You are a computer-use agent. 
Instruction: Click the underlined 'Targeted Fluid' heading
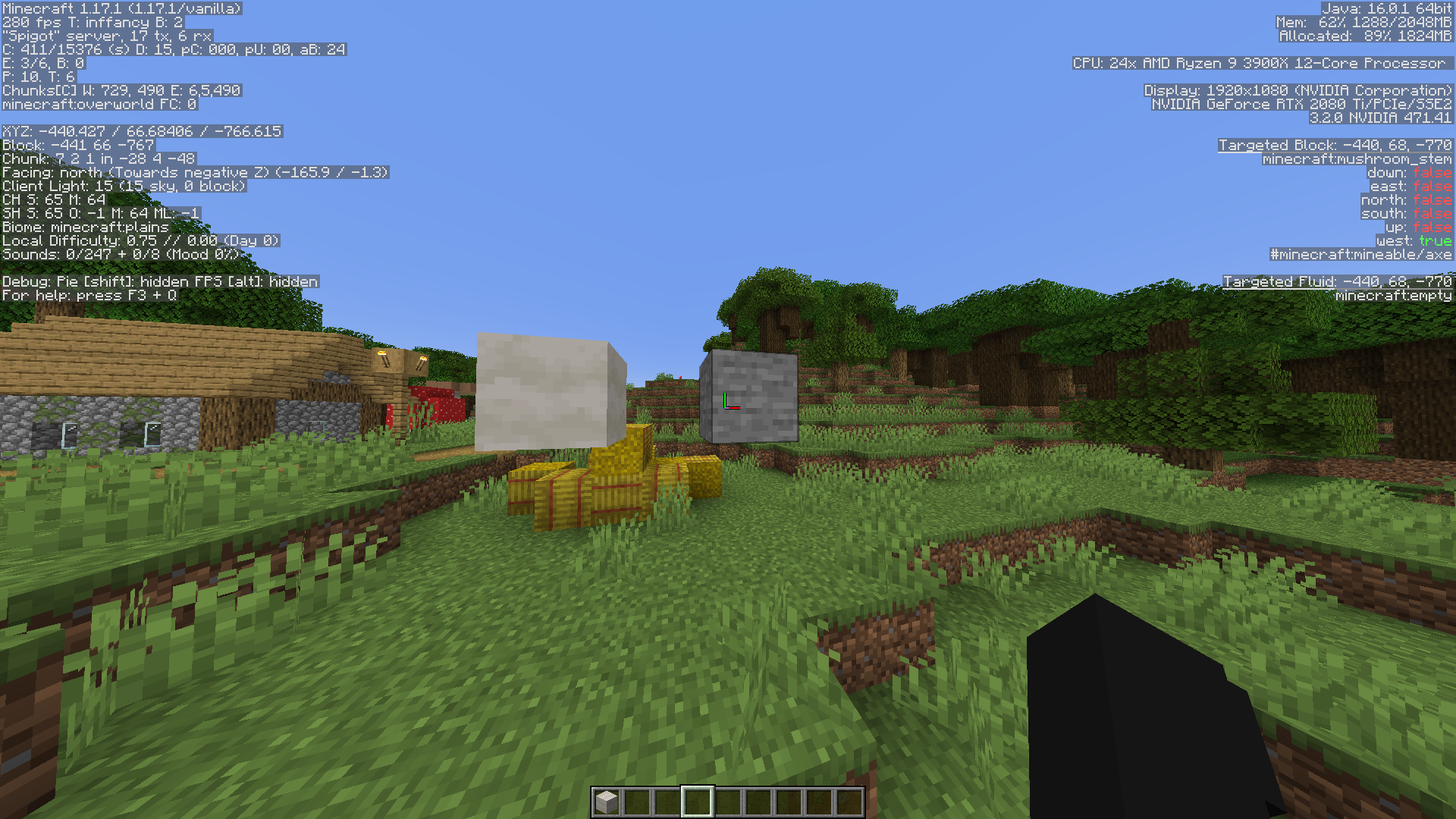click(x=1279, y=281)
